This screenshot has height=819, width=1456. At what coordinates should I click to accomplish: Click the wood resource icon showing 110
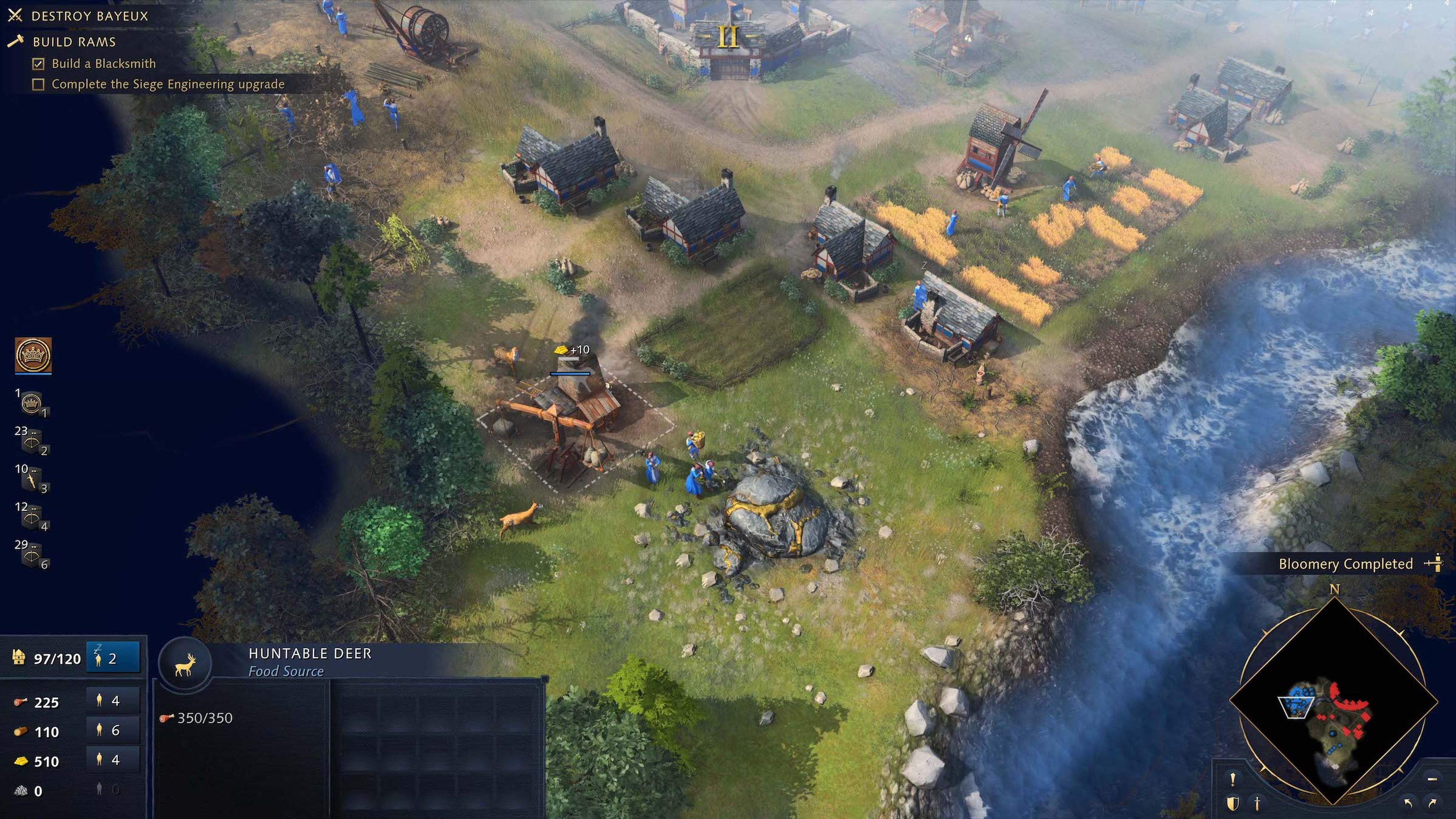coord(21,731)
